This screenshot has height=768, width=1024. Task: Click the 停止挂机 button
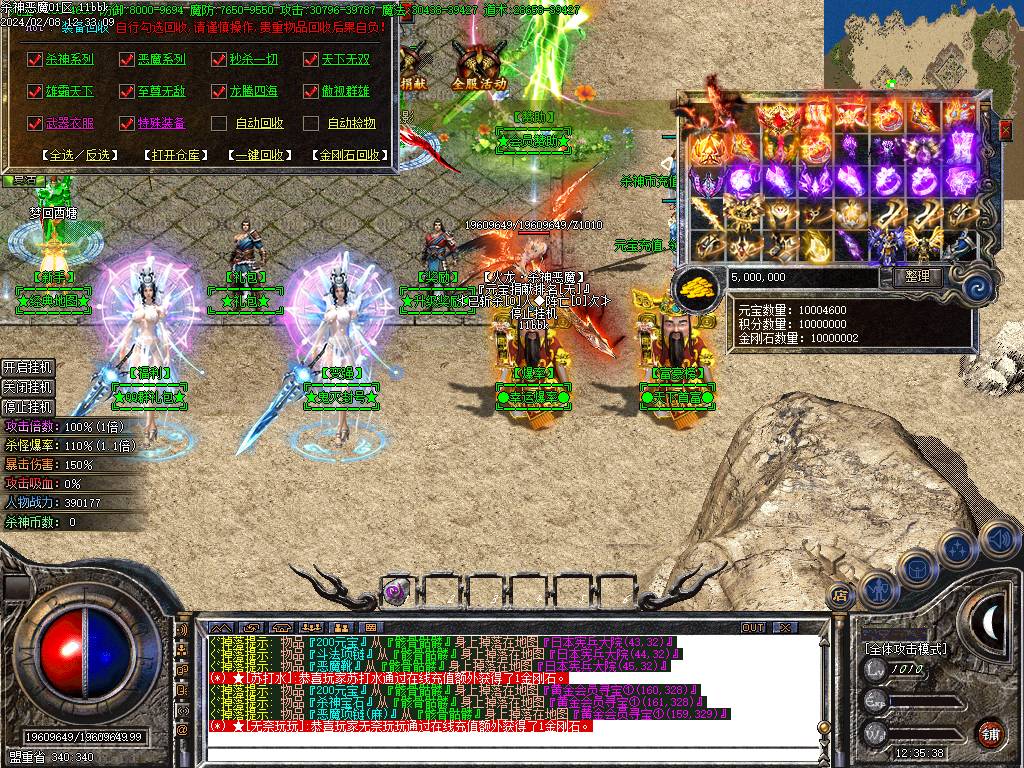tap(27, 407)
